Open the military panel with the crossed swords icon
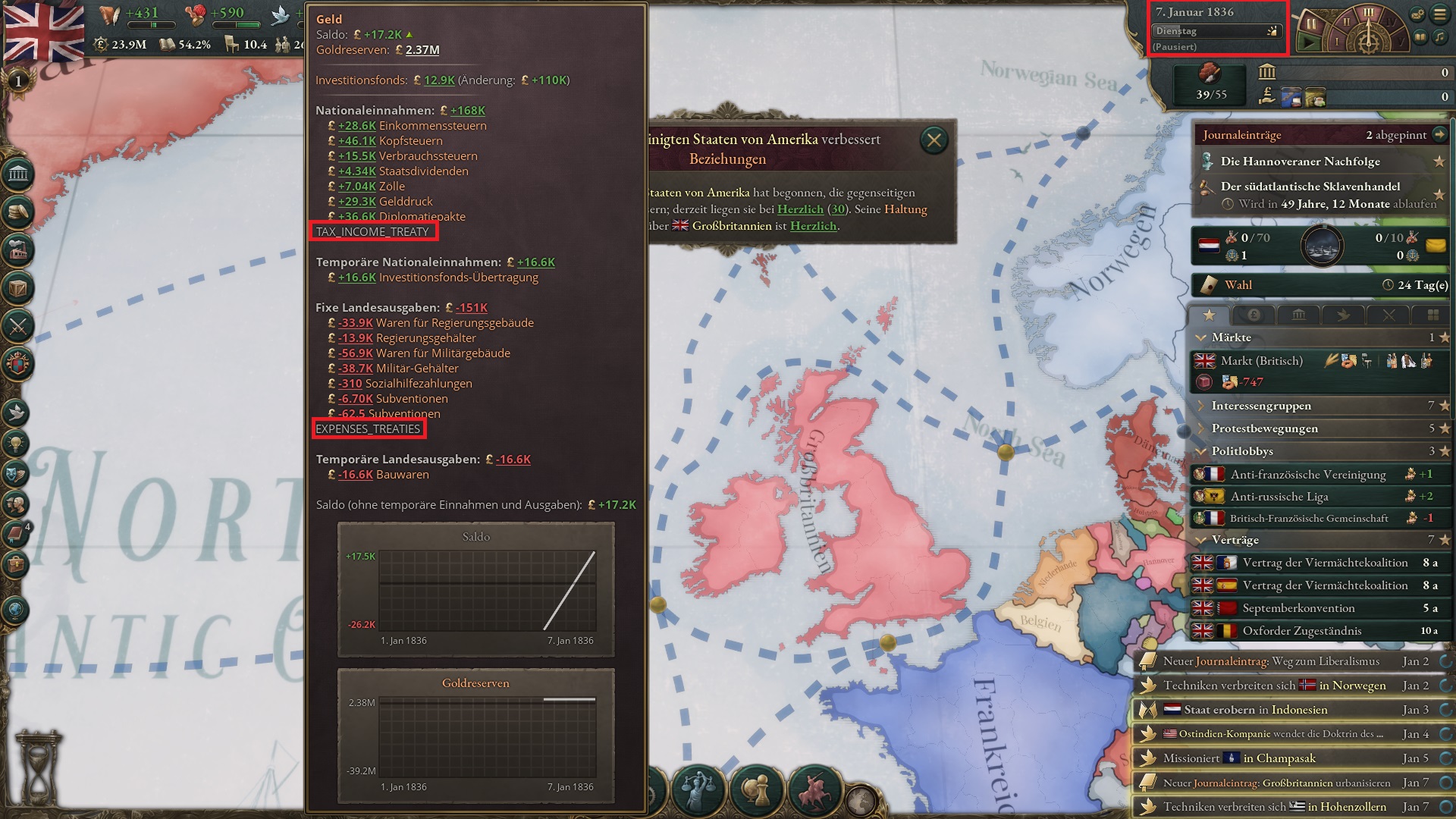Image resolution: width=1456 pixels, height=819 pixels. point(19,326)
